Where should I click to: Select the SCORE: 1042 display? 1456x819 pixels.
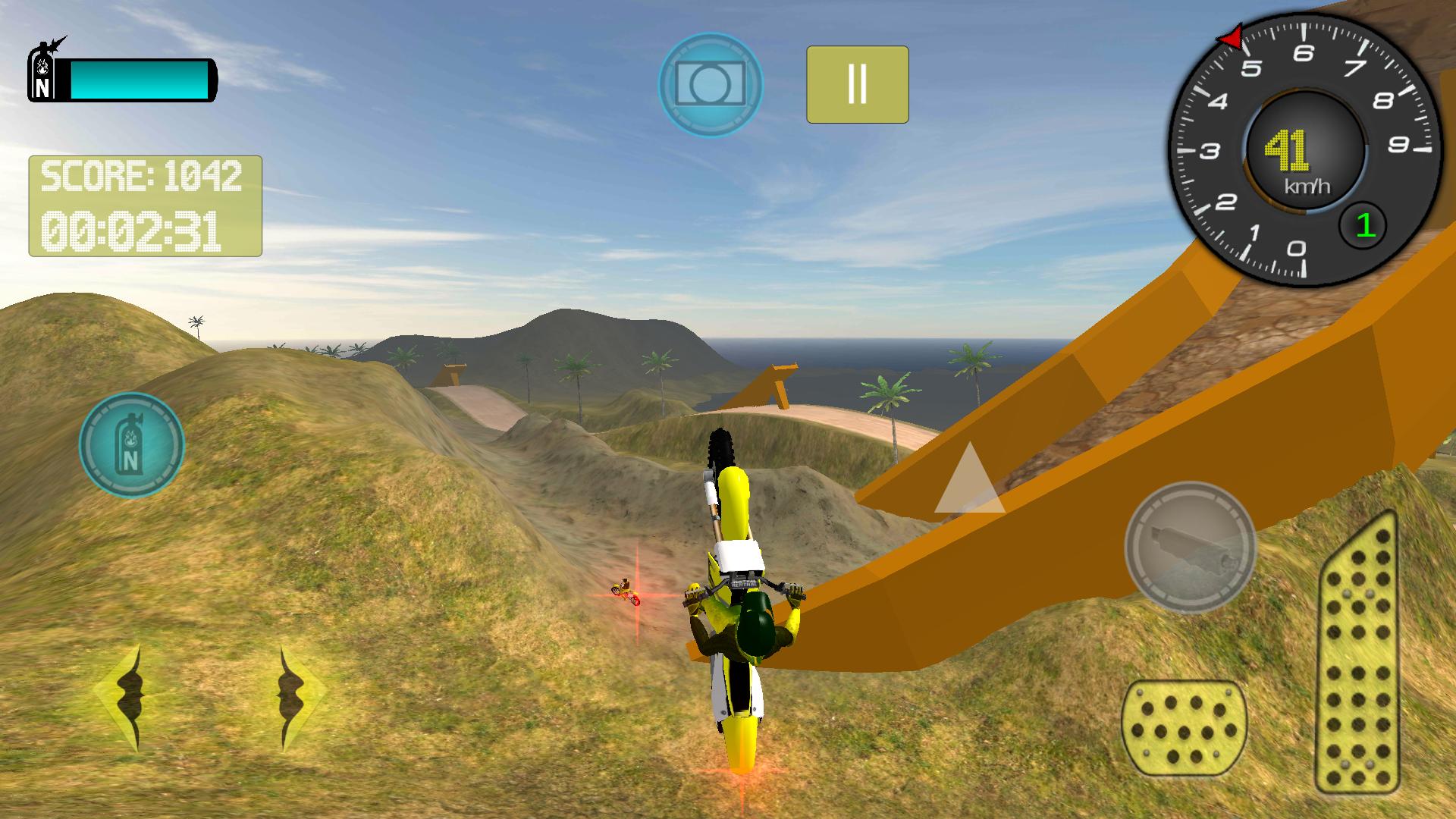coord(143,177)
